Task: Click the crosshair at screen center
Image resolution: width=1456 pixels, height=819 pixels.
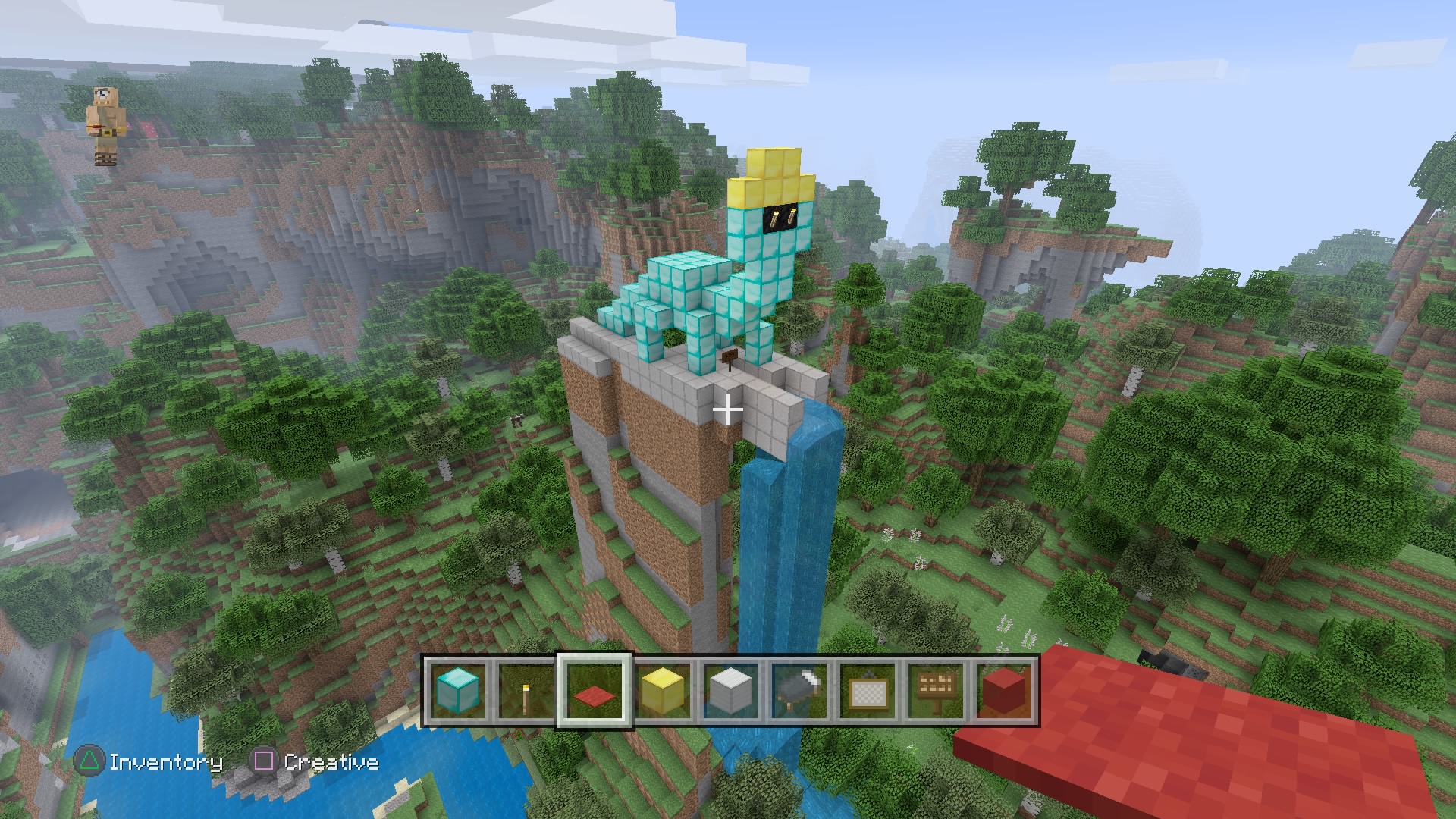Action: 728,409
